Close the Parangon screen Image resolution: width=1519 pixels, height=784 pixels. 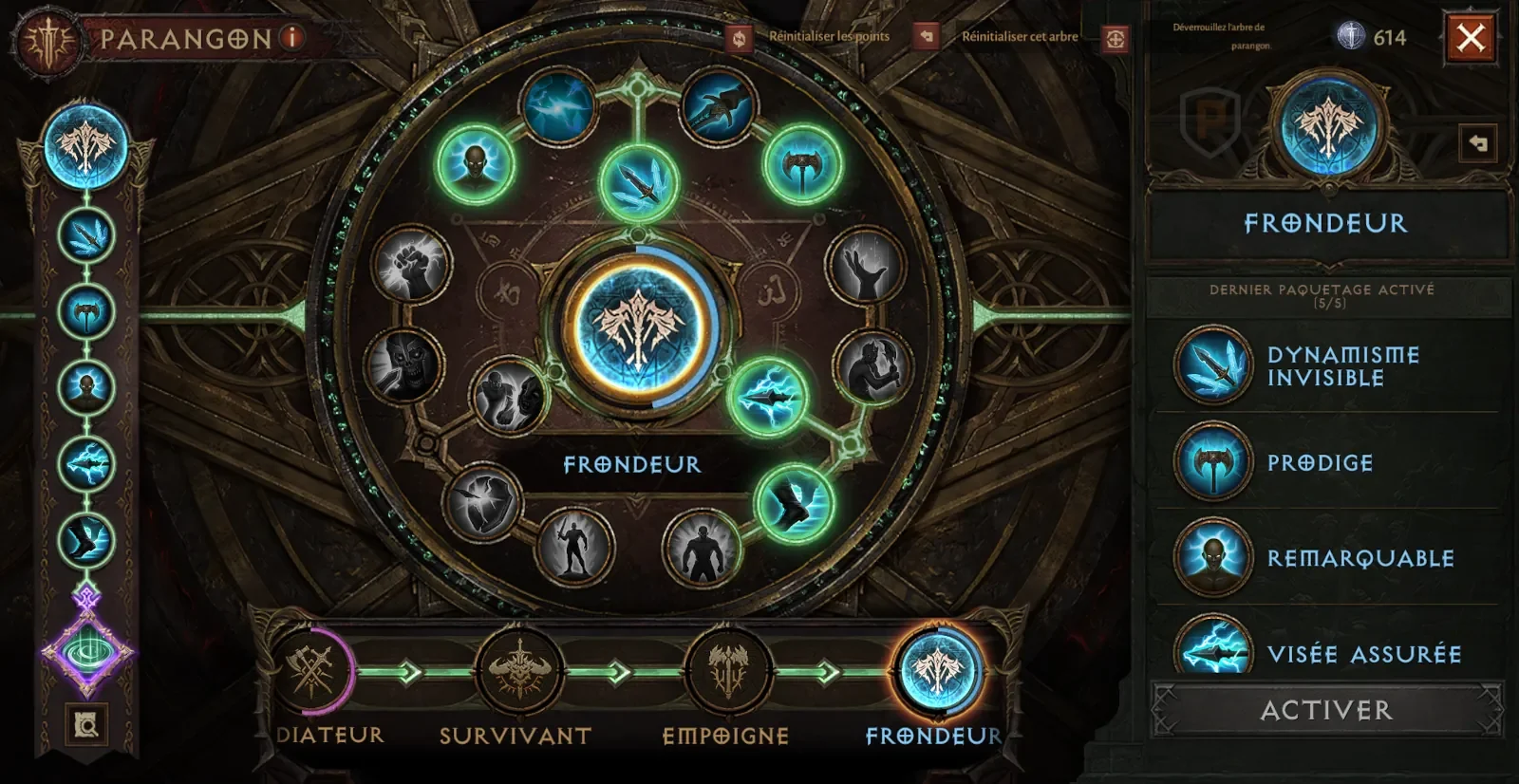point(1471,38)
